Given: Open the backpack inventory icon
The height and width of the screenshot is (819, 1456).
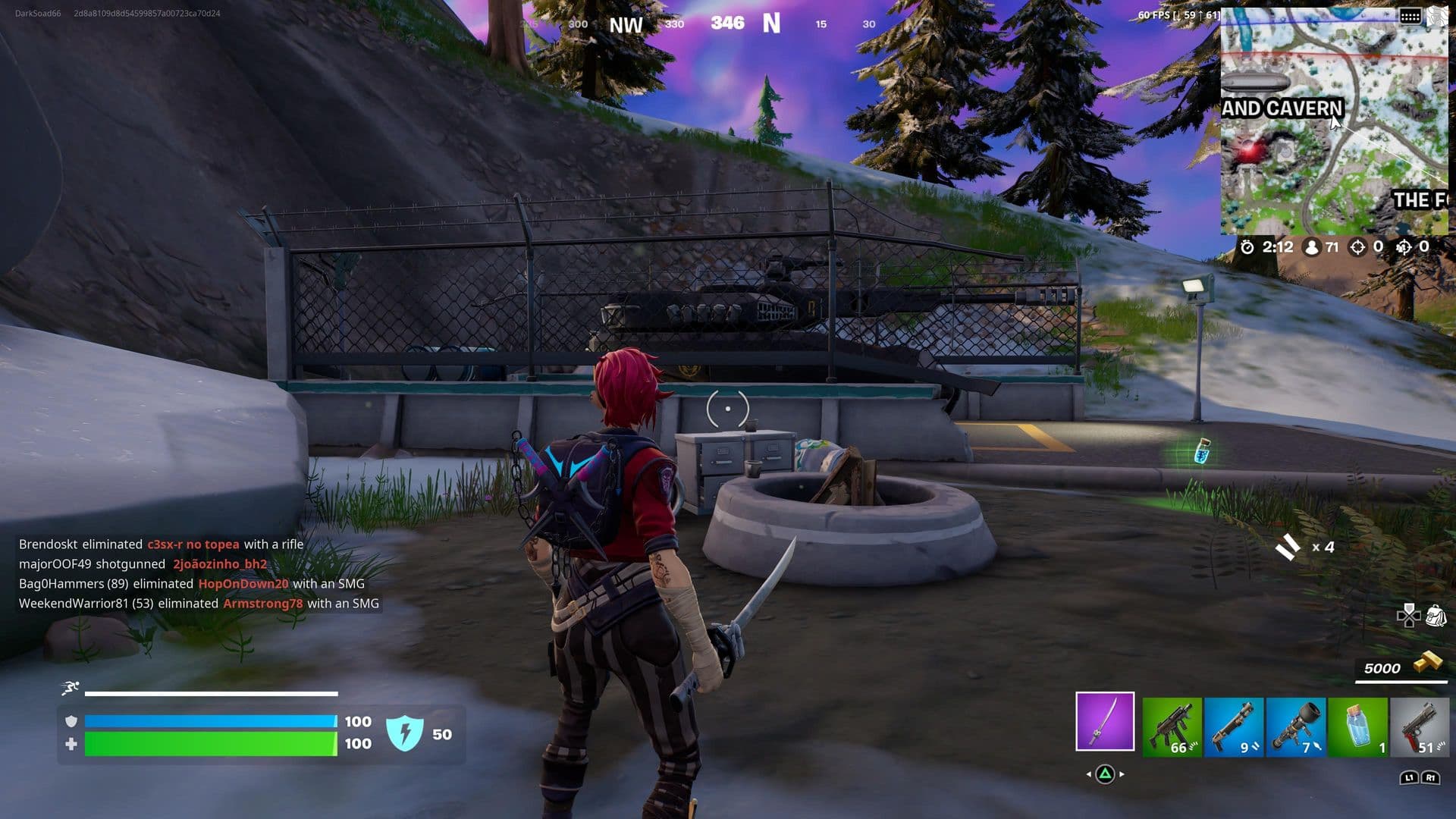Looking at the screenshot, I should click(x=1436, y=615).
